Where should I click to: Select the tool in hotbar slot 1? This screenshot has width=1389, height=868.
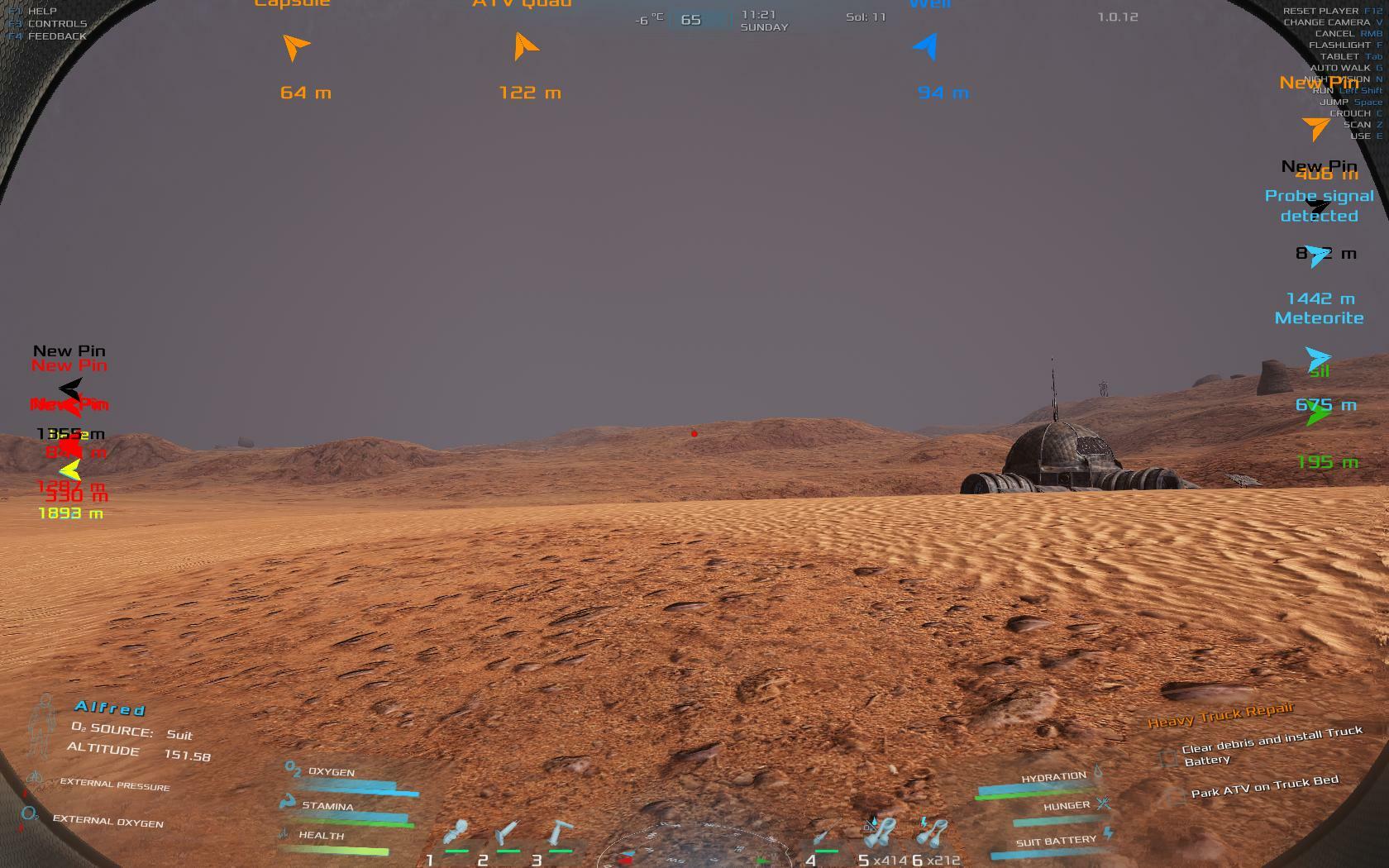tap(456, 832)
